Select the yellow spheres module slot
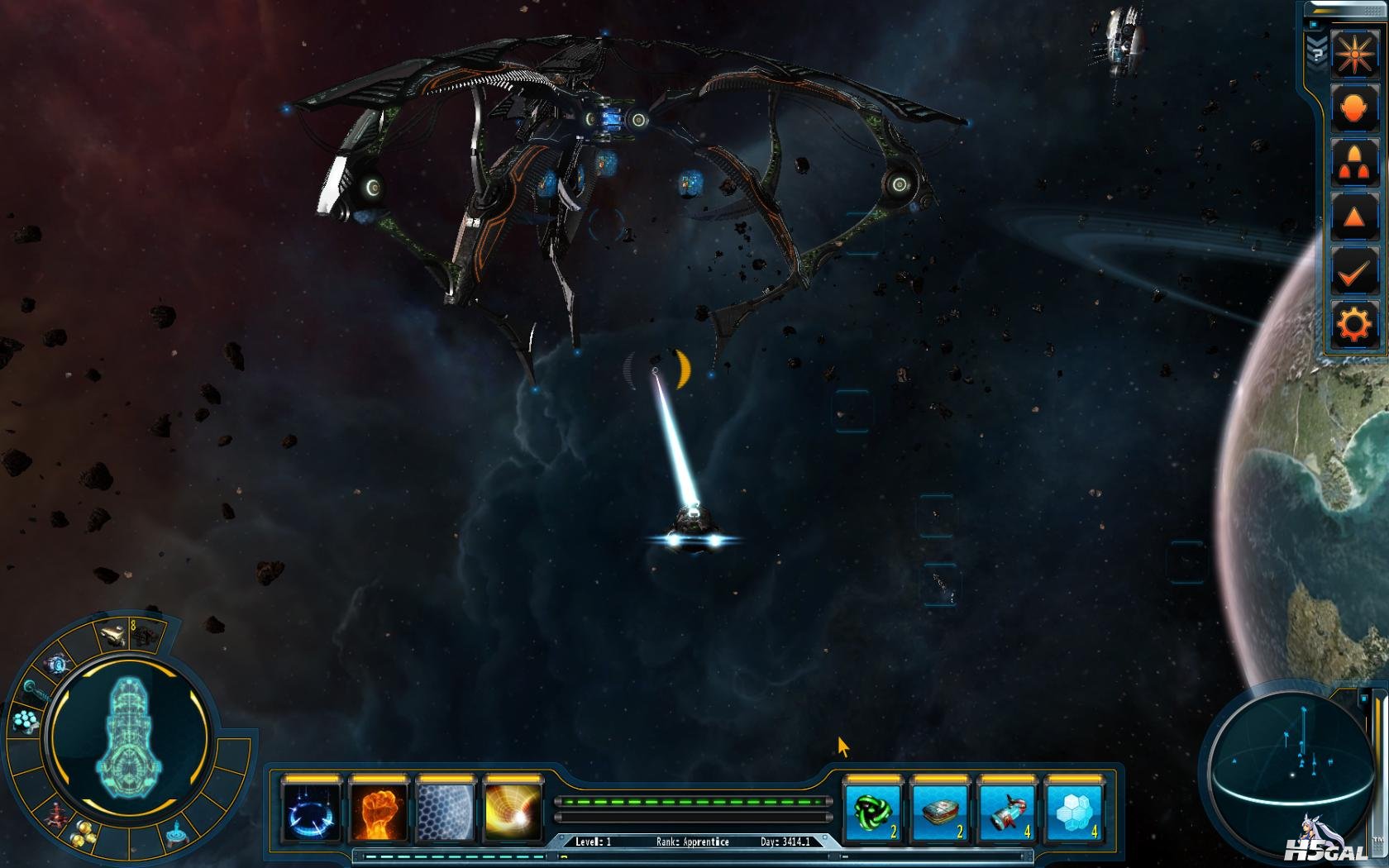The height and width of the screenshot is (868, 1389). point(81,834)
